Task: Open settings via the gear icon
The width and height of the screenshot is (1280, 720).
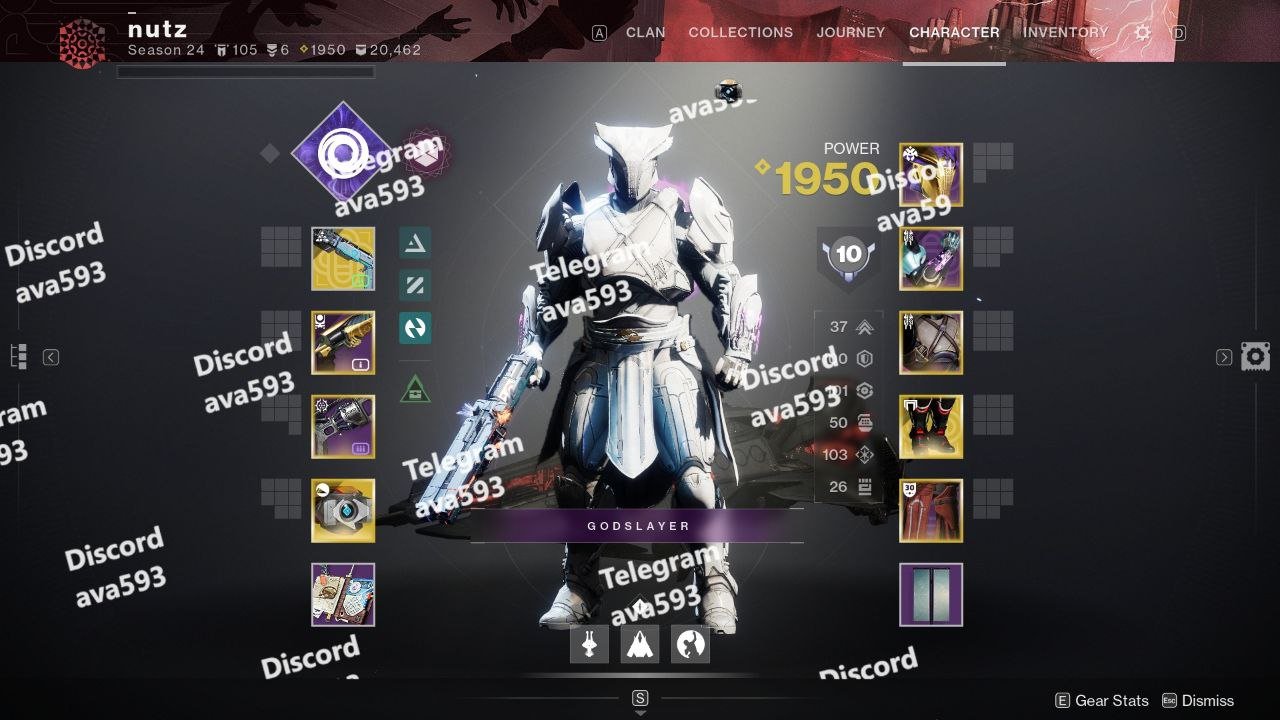Action: coord(1142,33)
